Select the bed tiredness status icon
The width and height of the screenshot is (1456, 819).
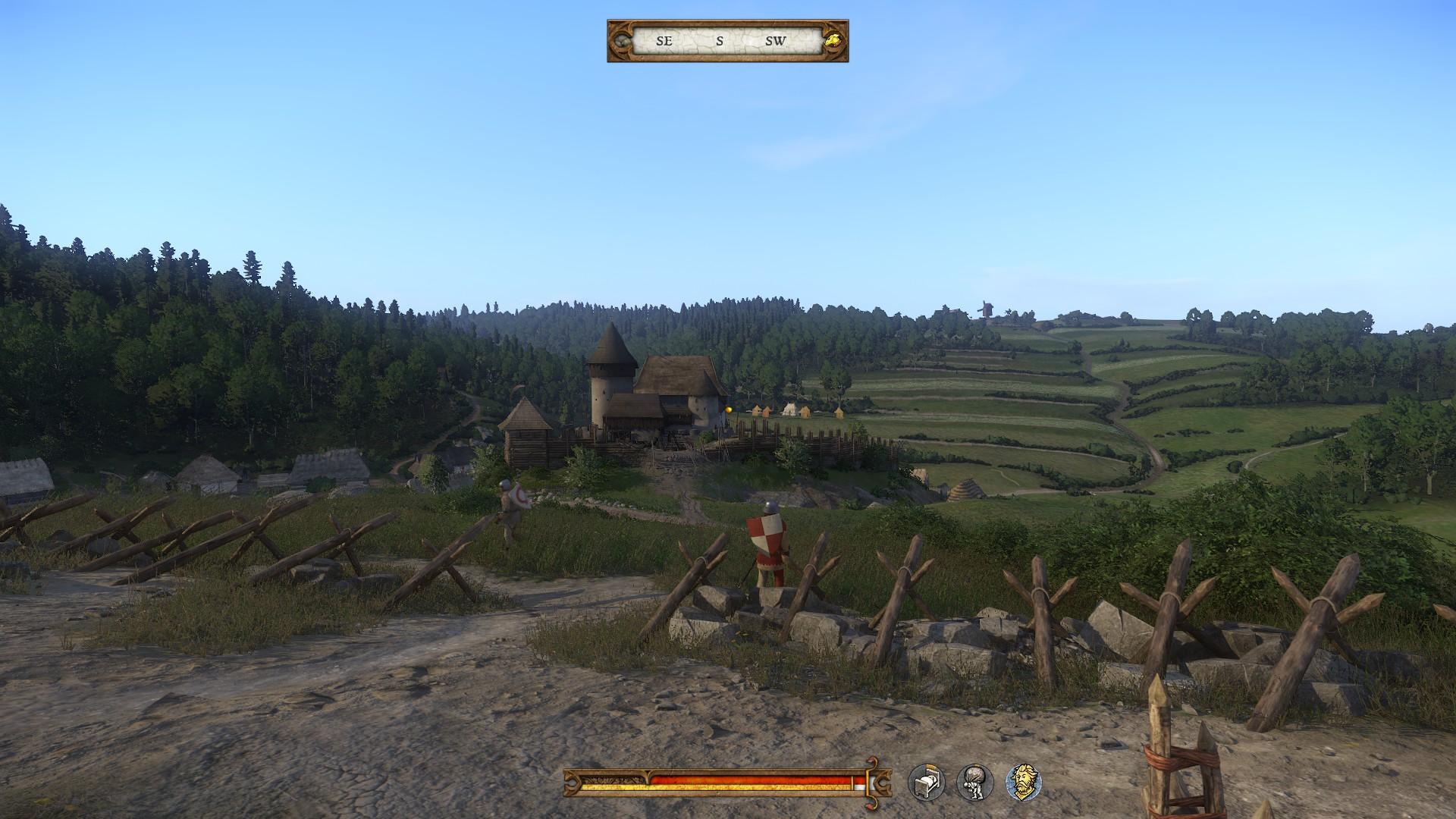click(927, 782)
